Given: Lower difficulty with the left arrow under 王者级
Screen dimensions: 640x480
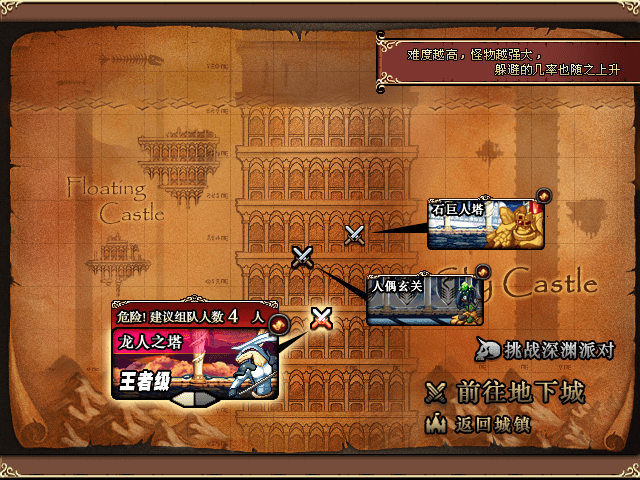Looking at the screenshot, I should [176, 397].
